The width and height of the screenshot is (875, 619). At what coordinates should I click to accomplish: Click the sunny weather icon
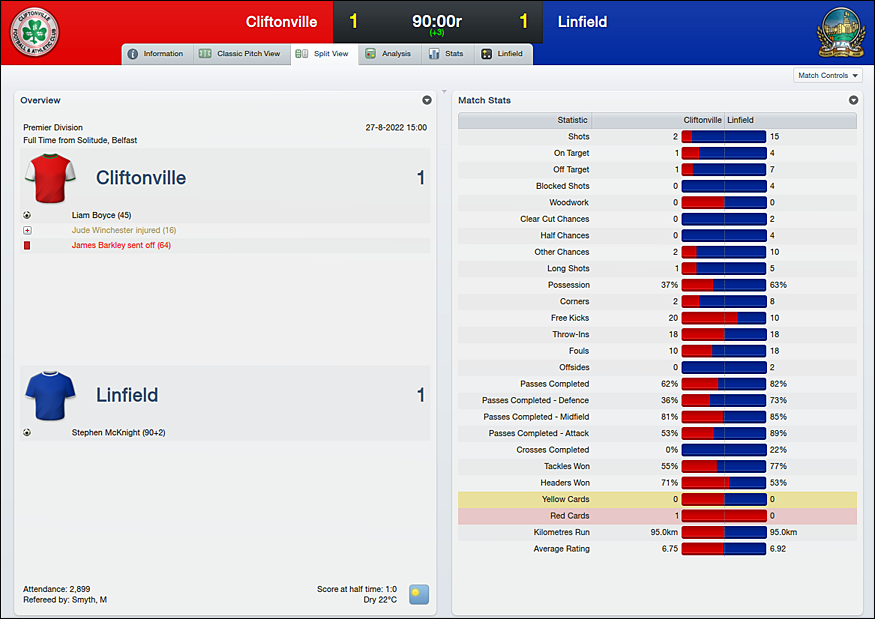tap(419, 594)
